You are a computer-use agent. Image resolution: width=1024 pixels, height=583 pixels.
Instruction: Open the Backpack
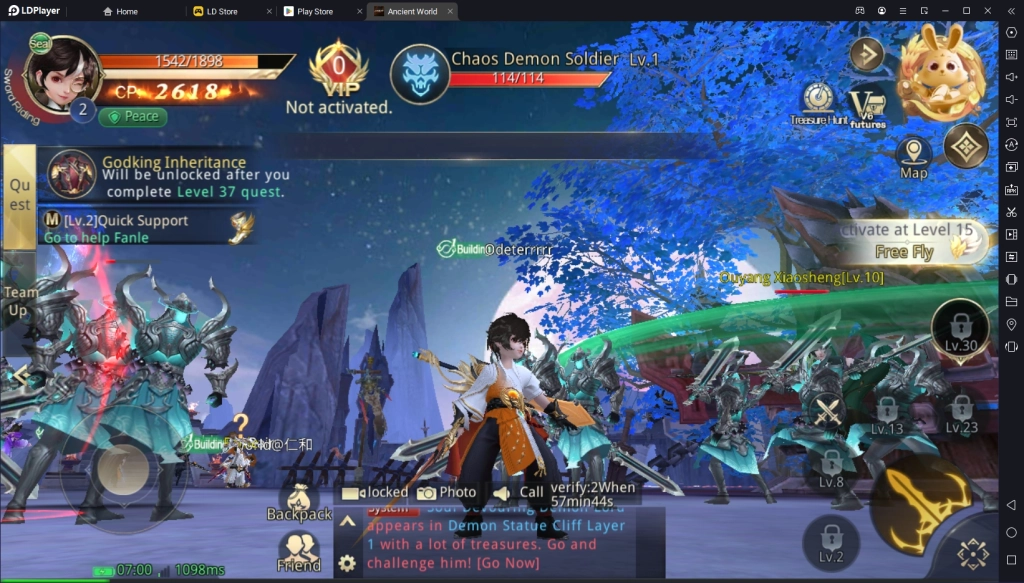(299, 503)
